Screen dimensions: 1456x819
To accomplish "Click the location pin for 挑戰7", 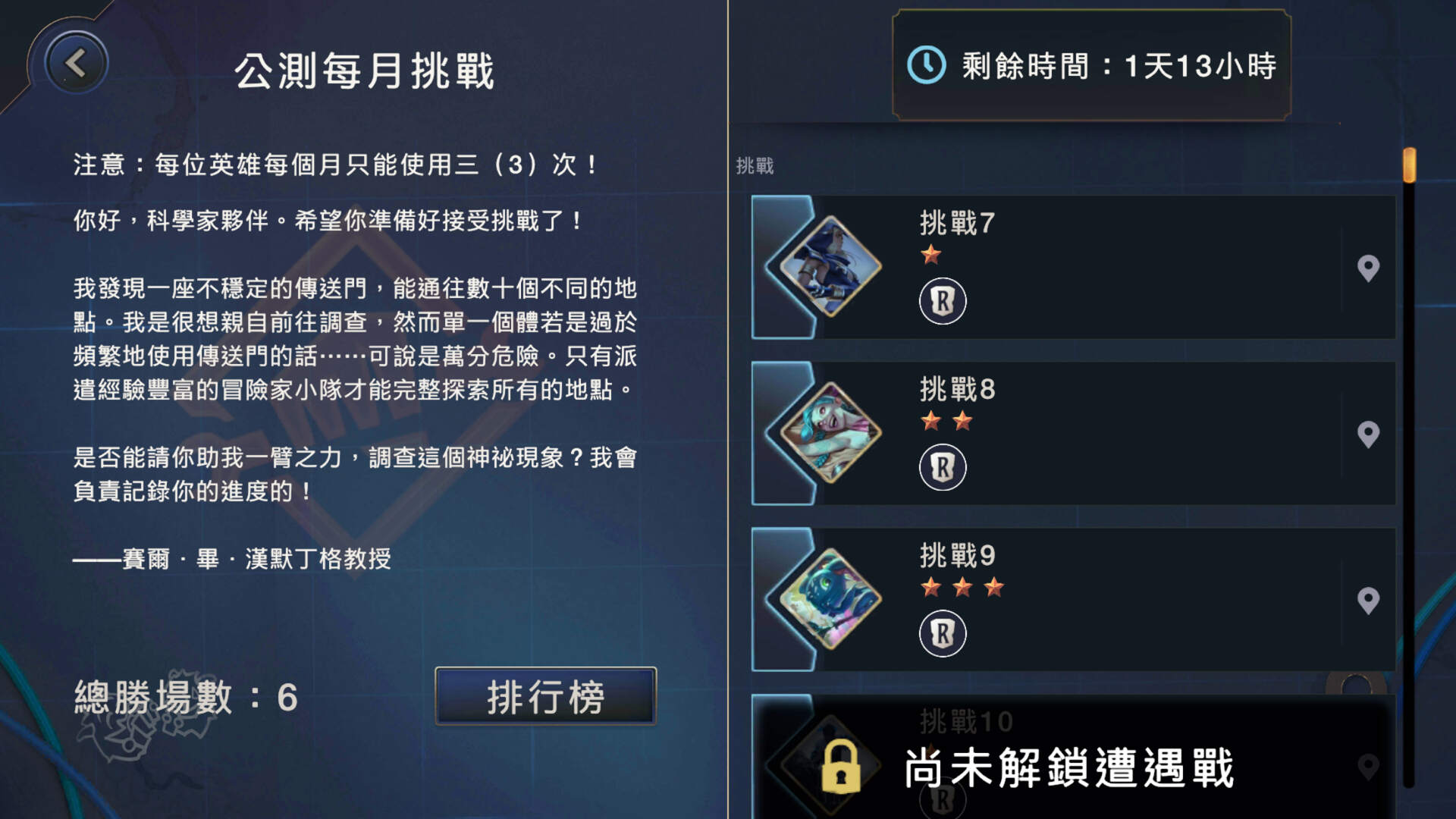I will 1370,267.
